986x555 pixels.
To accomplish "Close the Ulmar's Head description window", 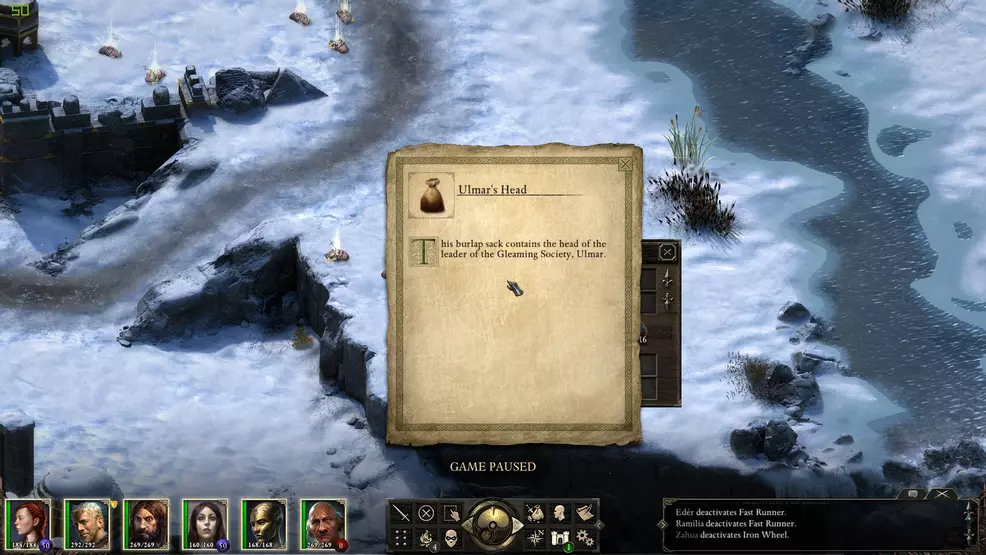I will pos(625,164).
